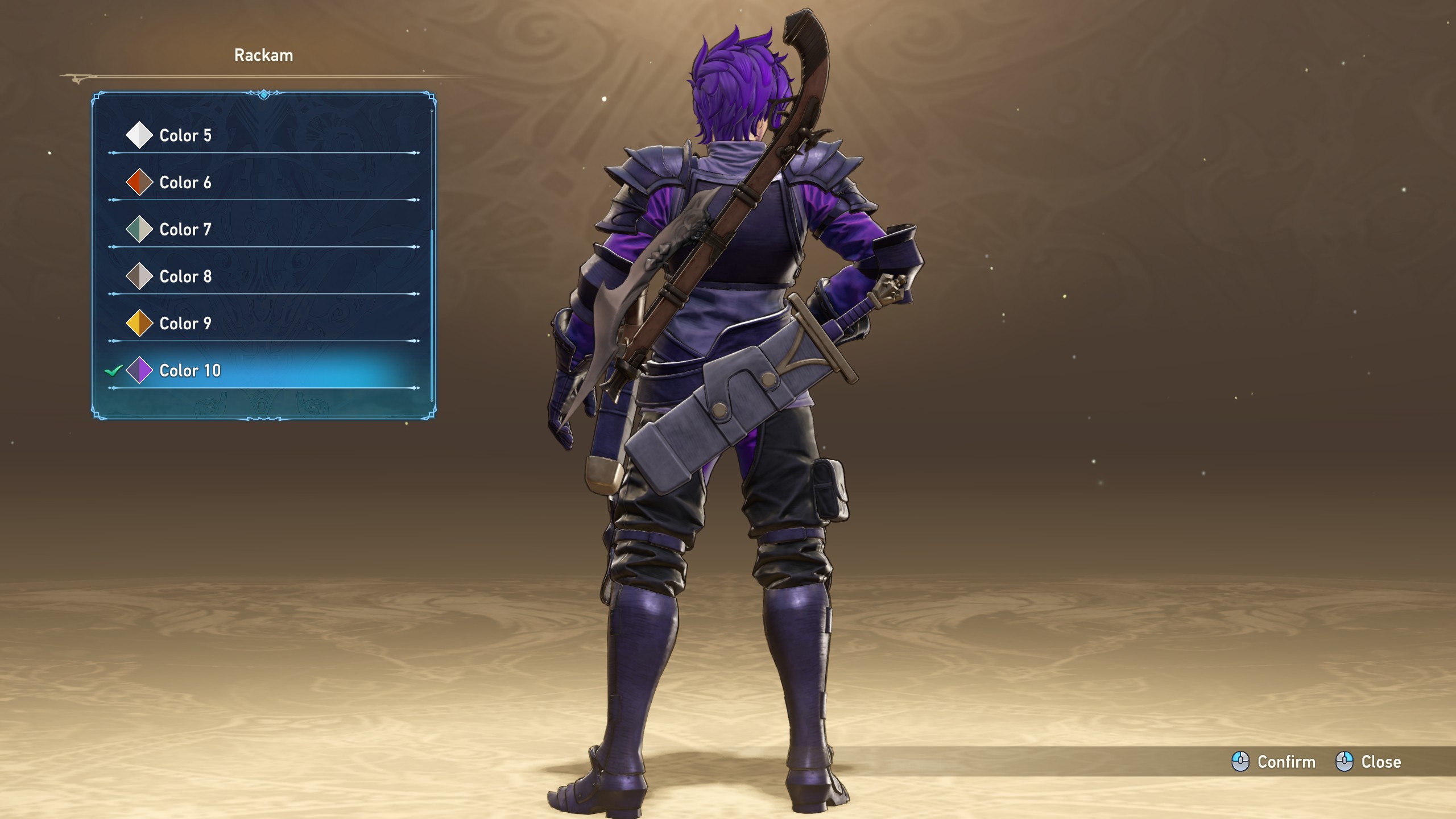Close the color selection menu
The height and width of the screenshot is (819, 1456).
tap(1368, 762)
